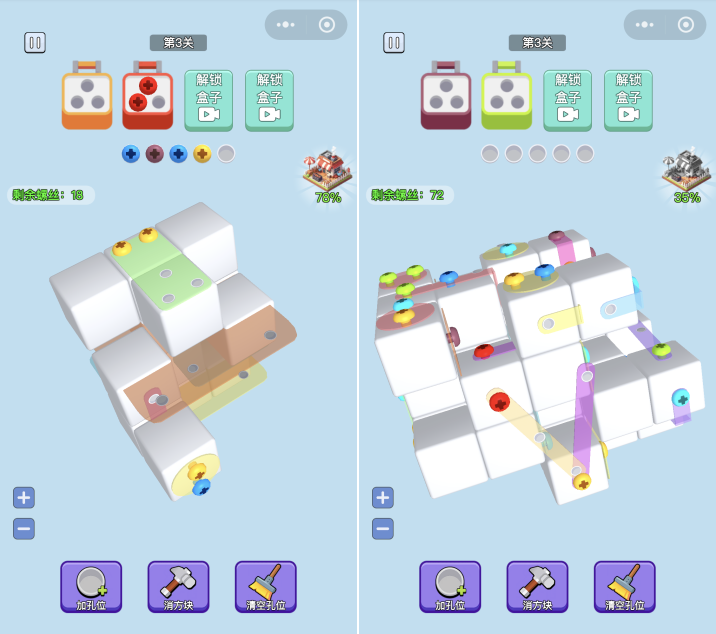Screen dimensions: 716x634
Task: Select the lime green screw box
Action: pyautogui.click(x=506, y=96)
